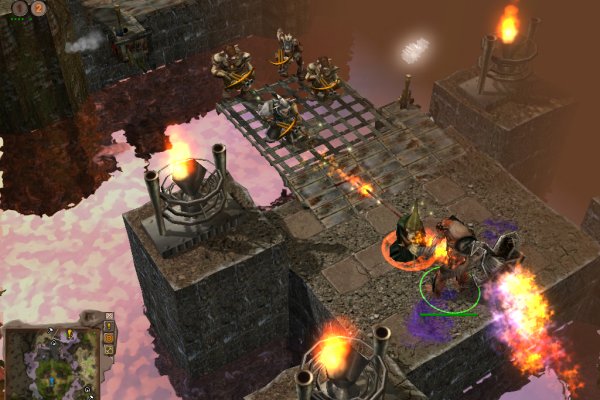This screenshot has width=600, height=400.
Task: Click the exclamation mark minimap button
Action: (x=109, y=326)
